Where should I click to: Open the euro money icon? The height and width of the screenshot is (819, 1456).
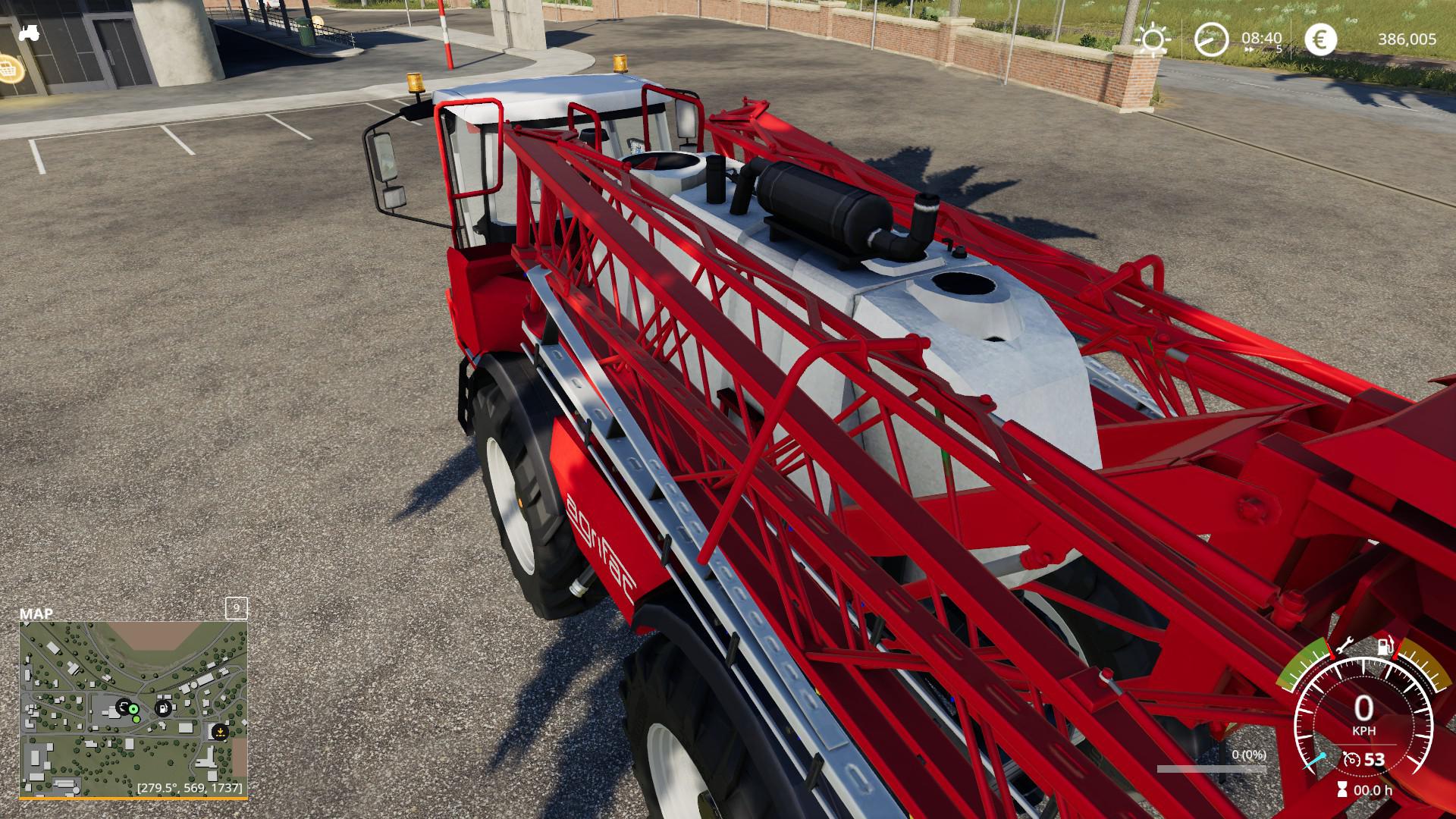pyautogui.click(x=1320, y=39)
